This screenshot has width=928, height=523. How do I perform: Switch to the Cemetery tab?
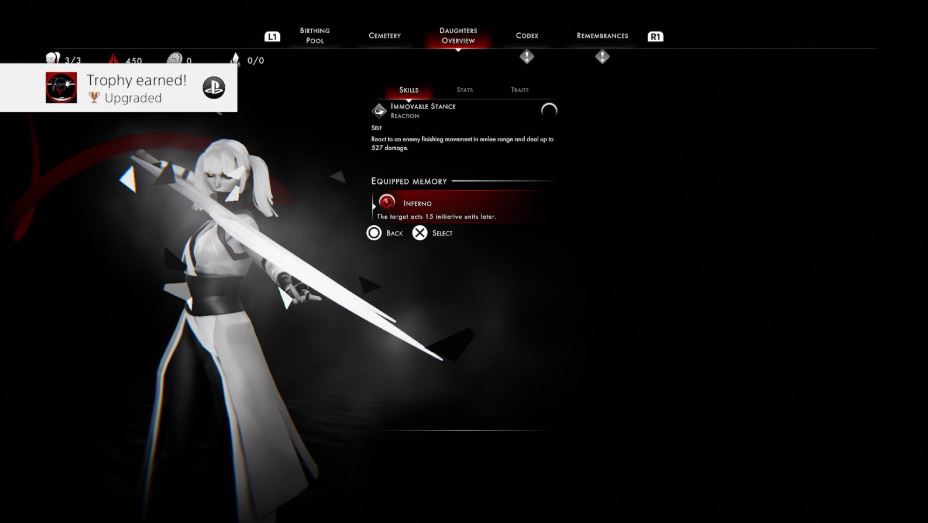click(x=384, y=36)
